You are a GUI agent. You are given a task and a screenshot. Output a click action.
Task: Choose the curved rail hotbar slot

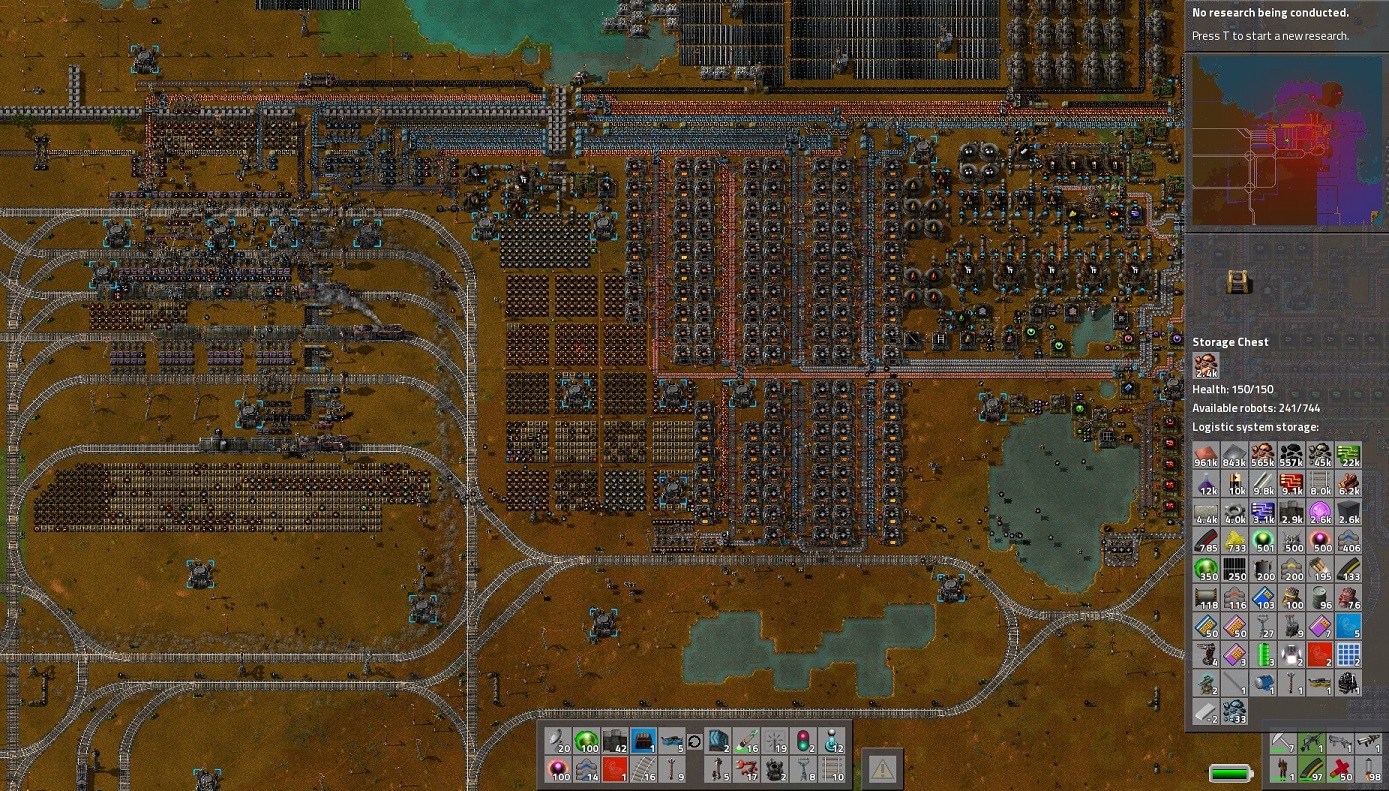[644, 769]
